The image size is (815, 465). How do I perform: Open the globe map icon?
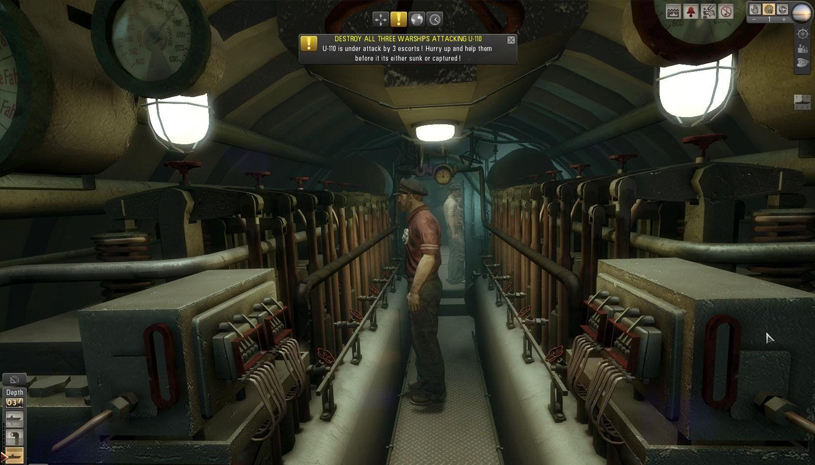coord(417,19)
